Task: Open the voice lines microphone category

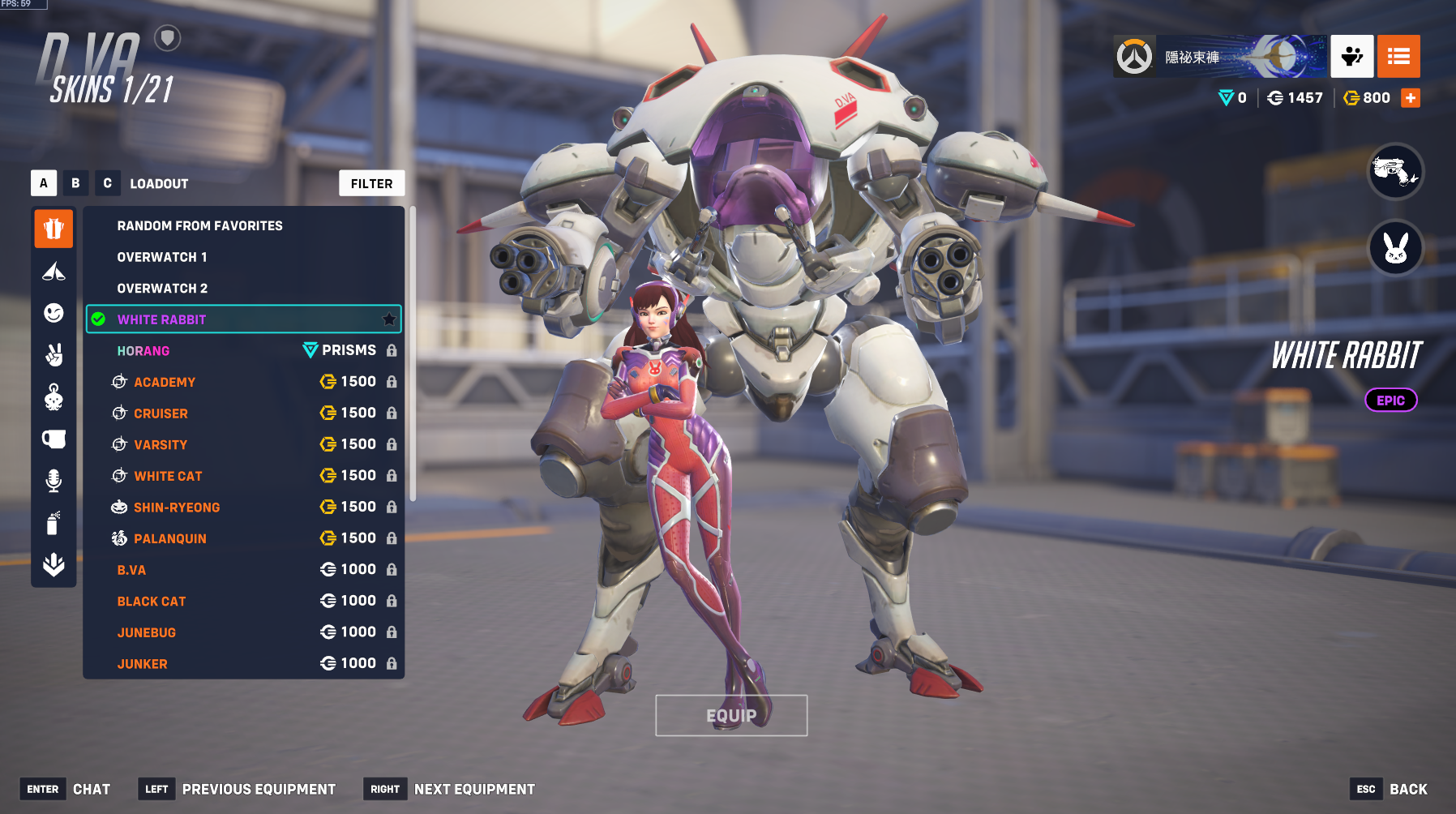Action: (54, 481)
